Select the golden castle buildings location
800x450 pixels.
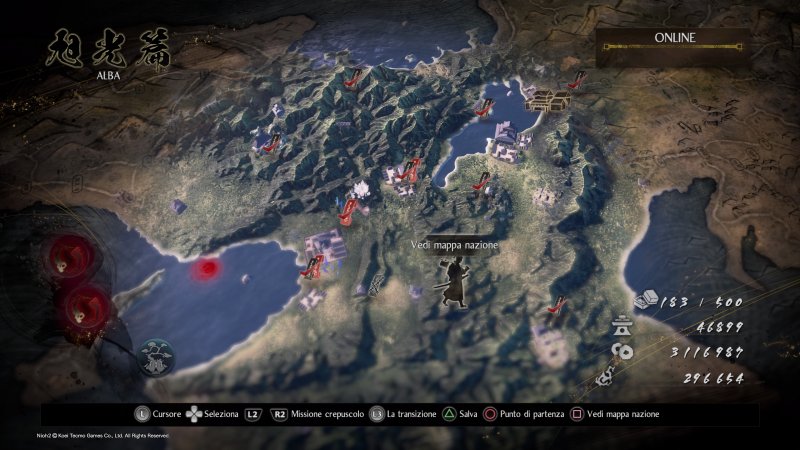pyautogui.click(x=547, y=97)
